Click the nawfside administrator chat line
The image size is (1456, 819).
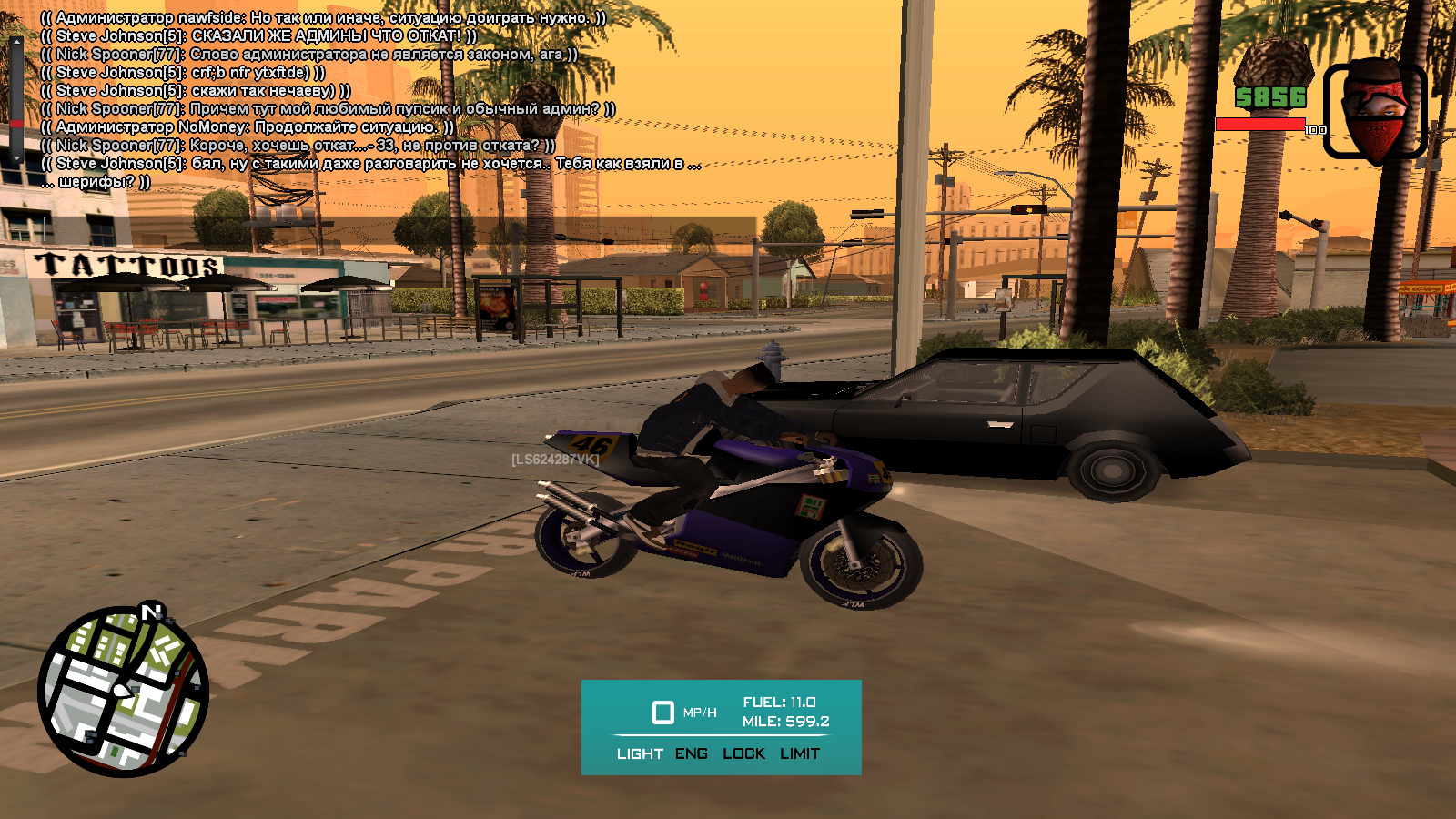tap(323, 18)
